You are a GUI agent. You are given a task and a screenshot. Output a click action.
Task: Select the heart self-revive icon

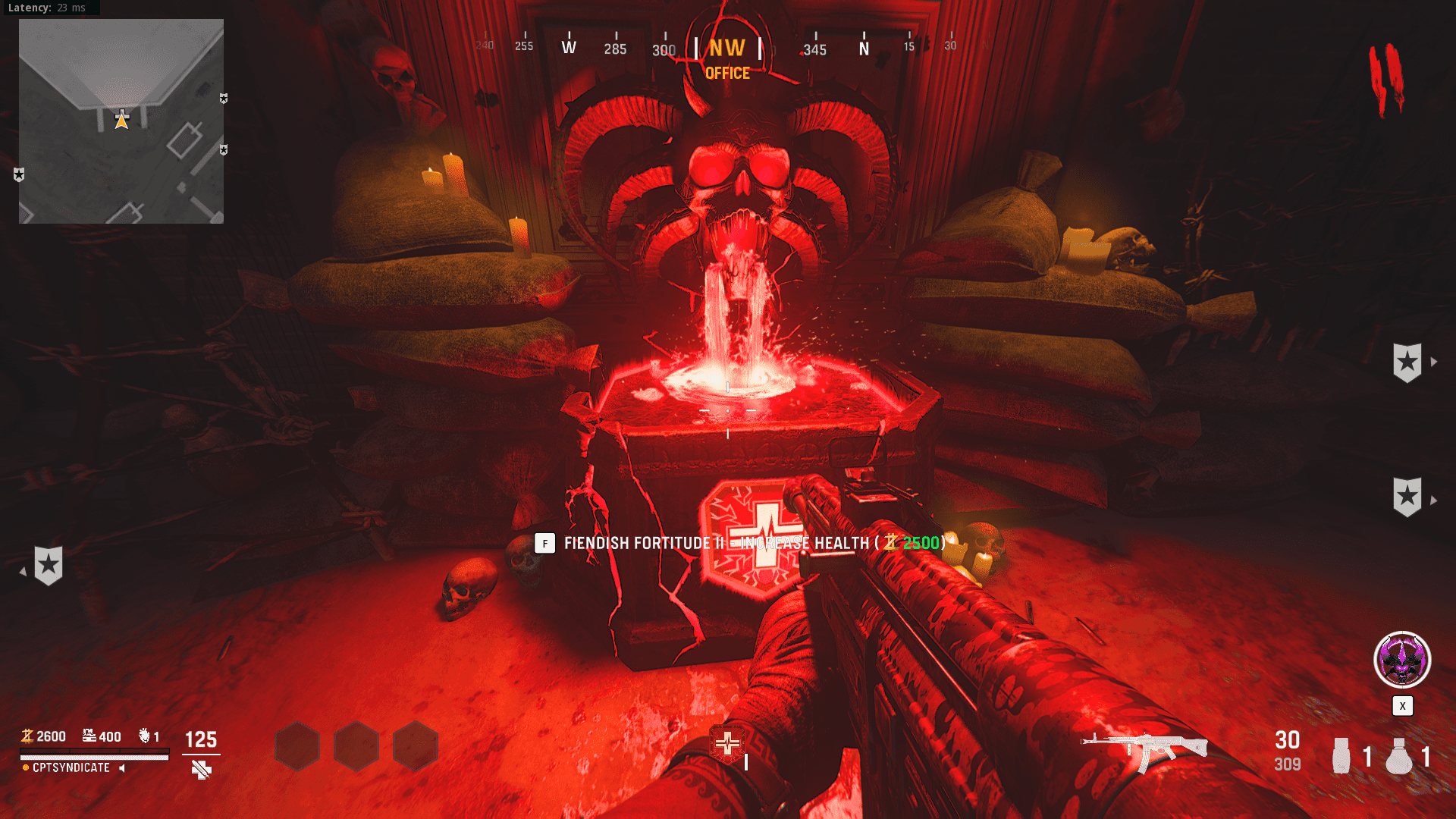coord(144,736)
